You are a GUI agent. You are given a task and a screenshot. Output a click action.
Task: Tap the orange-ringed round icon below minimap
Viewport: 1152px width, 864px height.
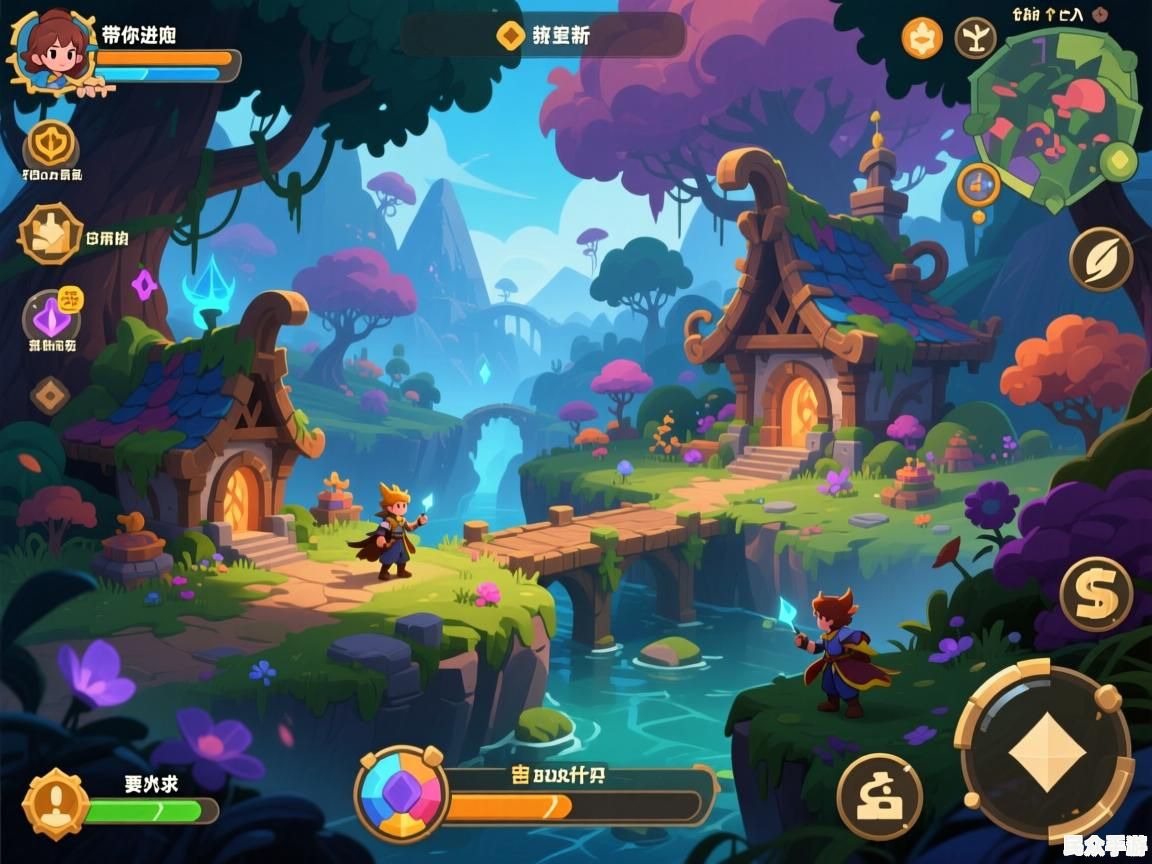point(978,185)
